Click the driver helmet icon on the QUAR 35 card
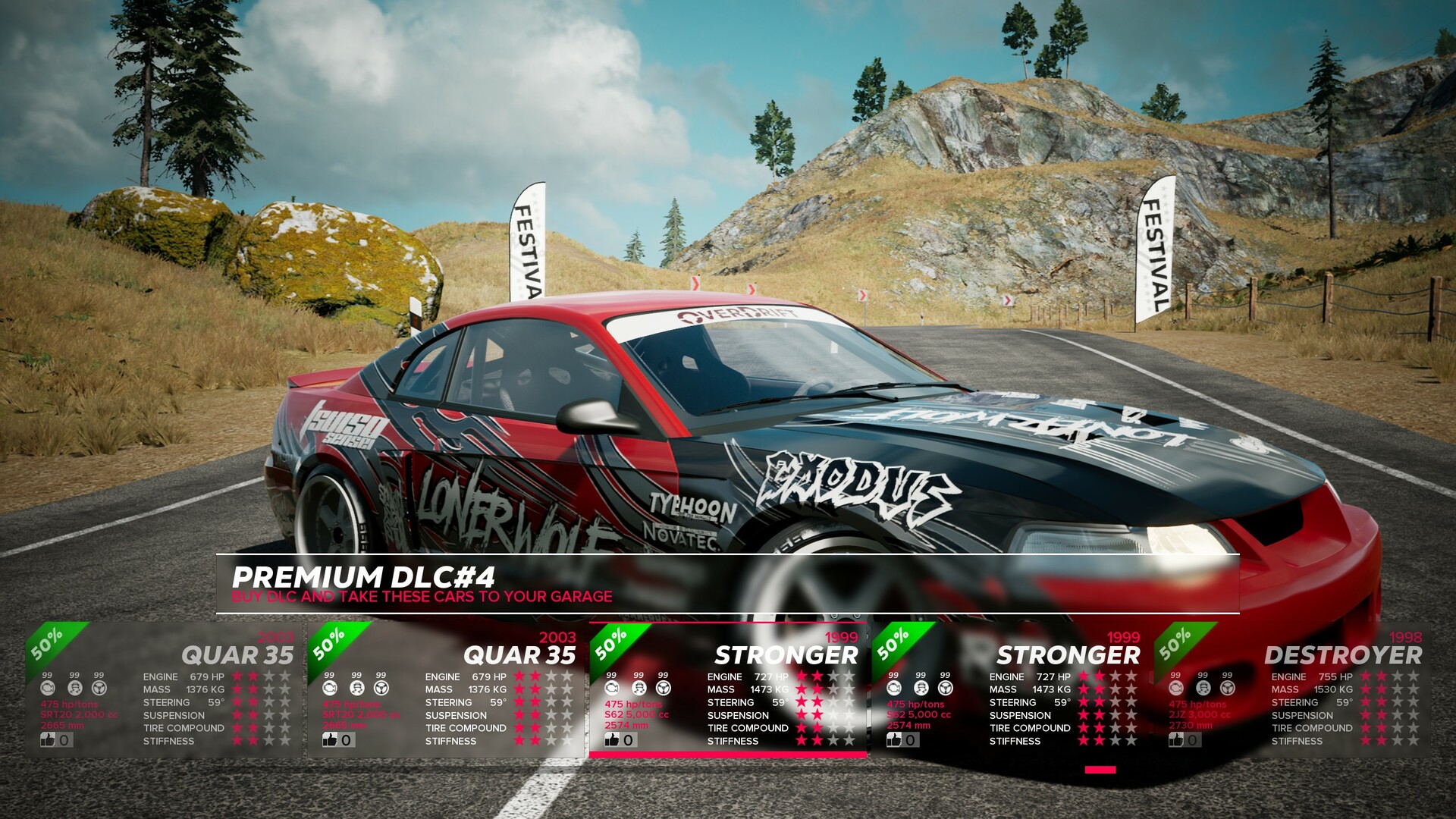The image size is (1456, 819). pos(74,687)
